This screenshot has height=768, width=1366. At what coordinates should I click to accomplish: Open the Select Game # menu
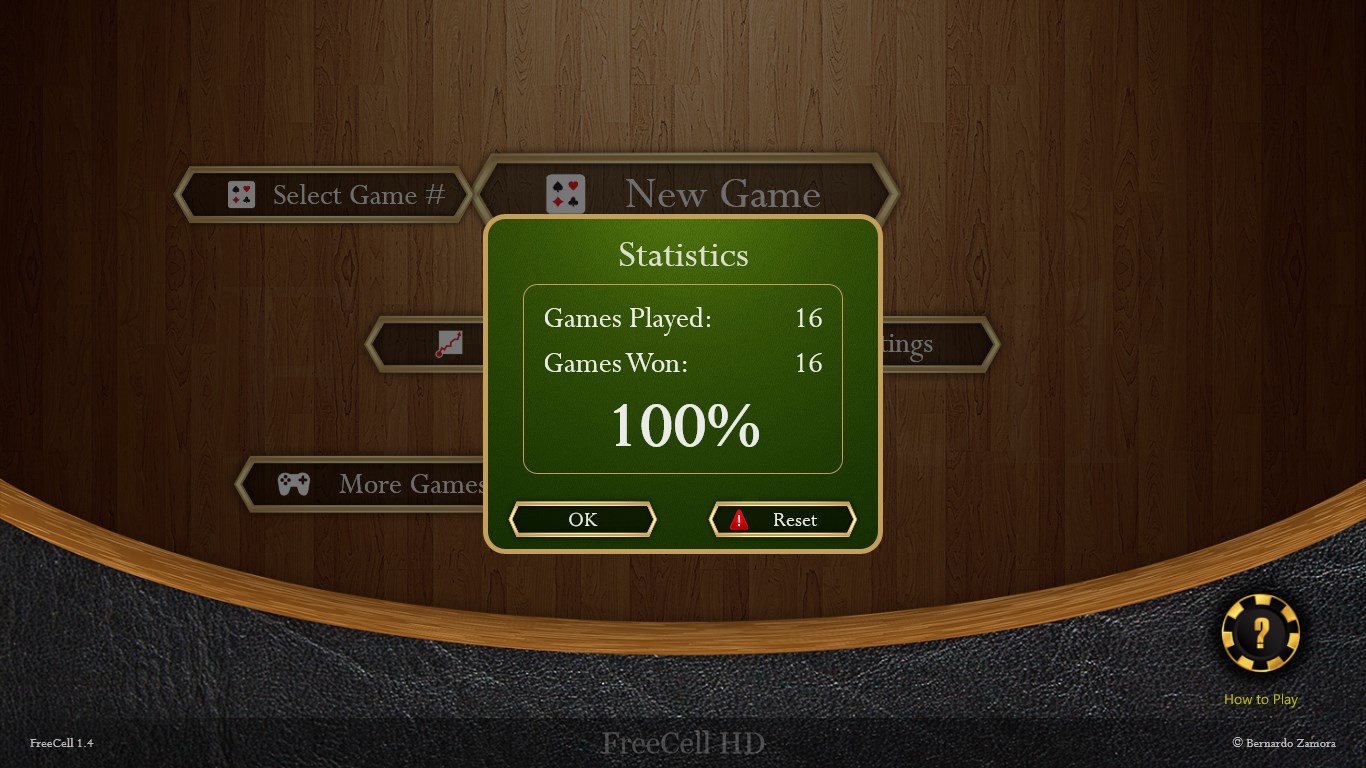[x=360, y=195]
